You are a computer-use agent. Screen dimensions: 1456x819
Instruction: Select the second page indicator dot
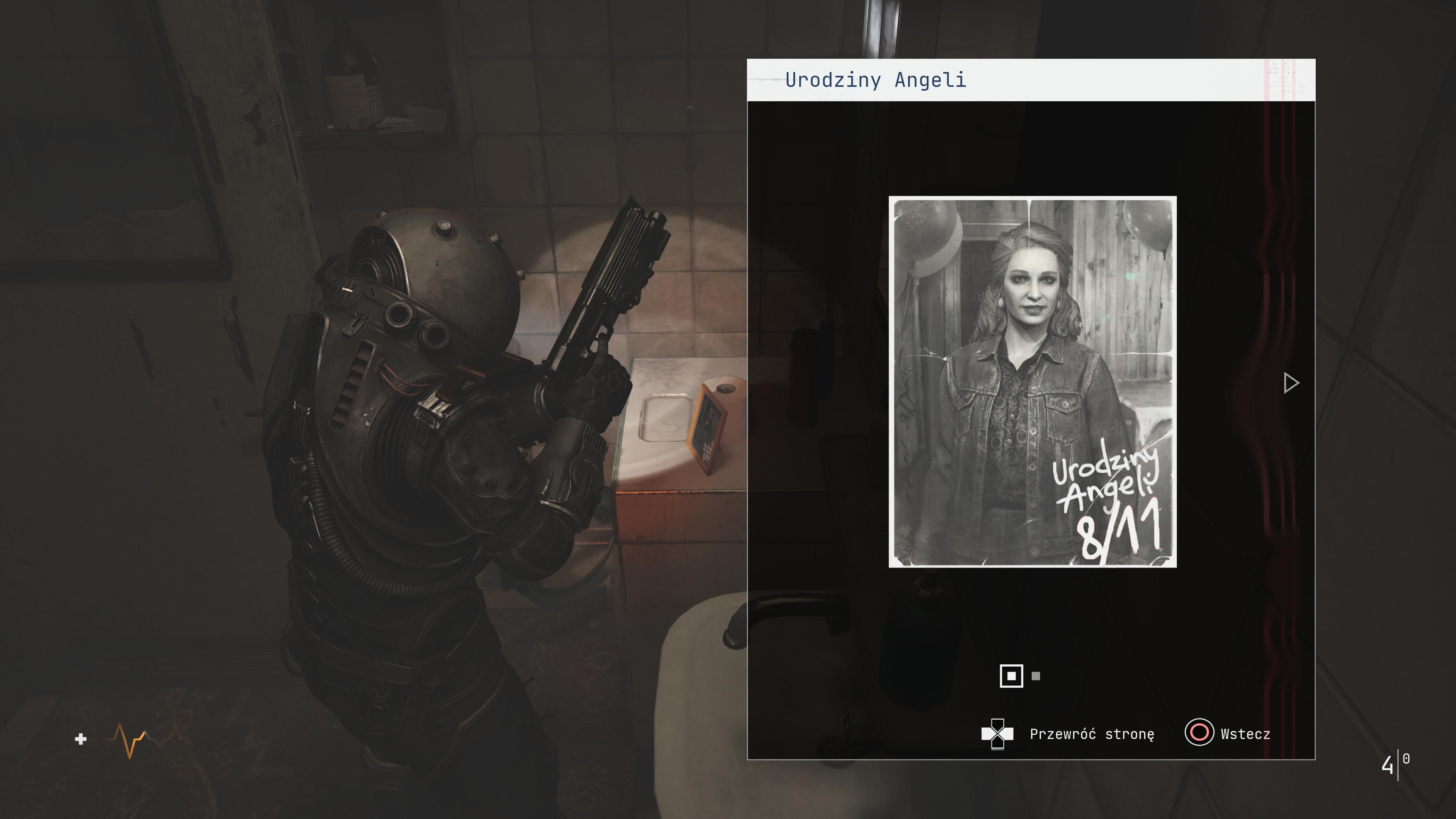click(x=1036, y=676)
